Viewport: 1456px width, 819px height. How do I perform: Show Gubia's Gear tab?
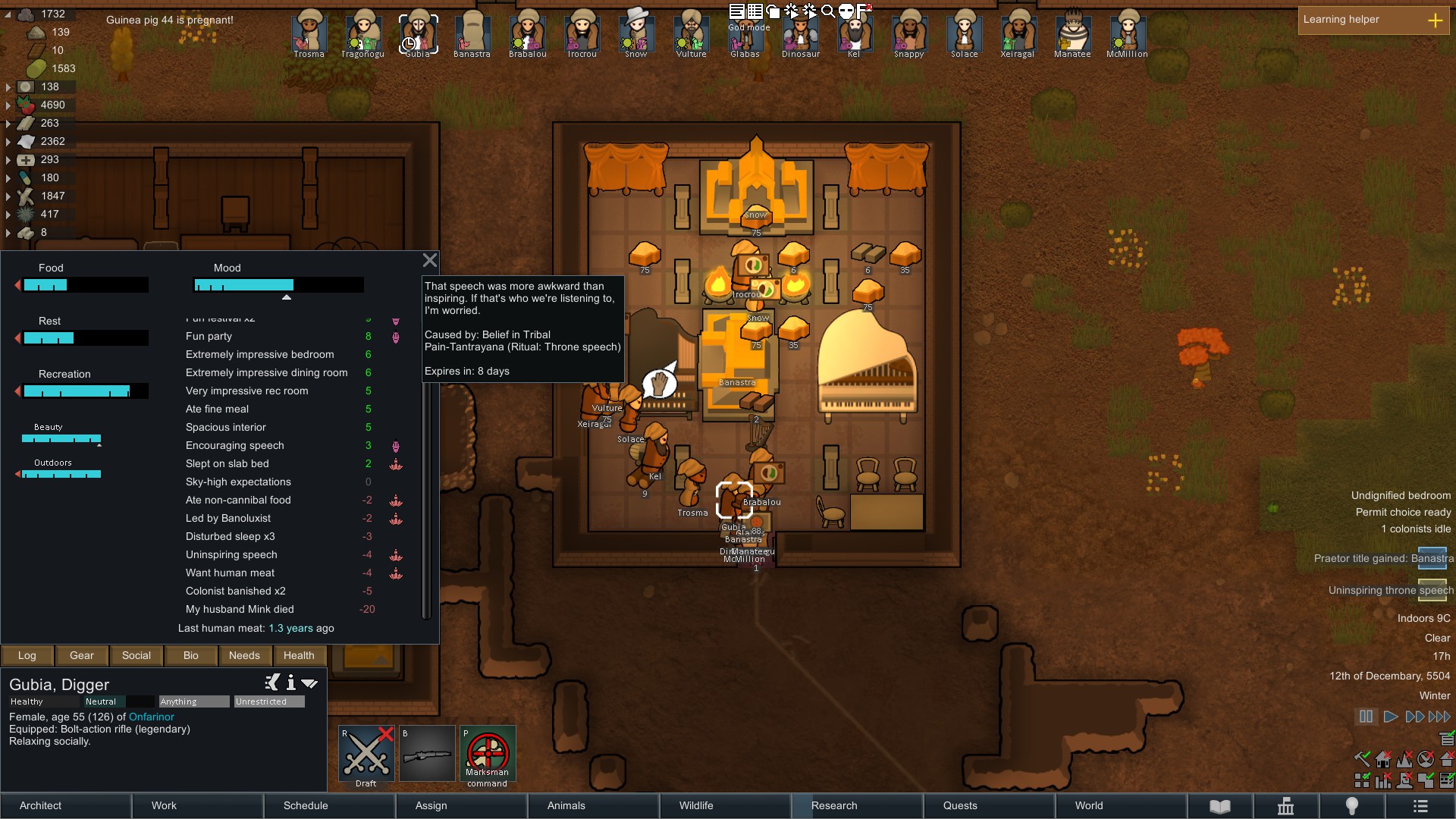(x=82, y=655)
